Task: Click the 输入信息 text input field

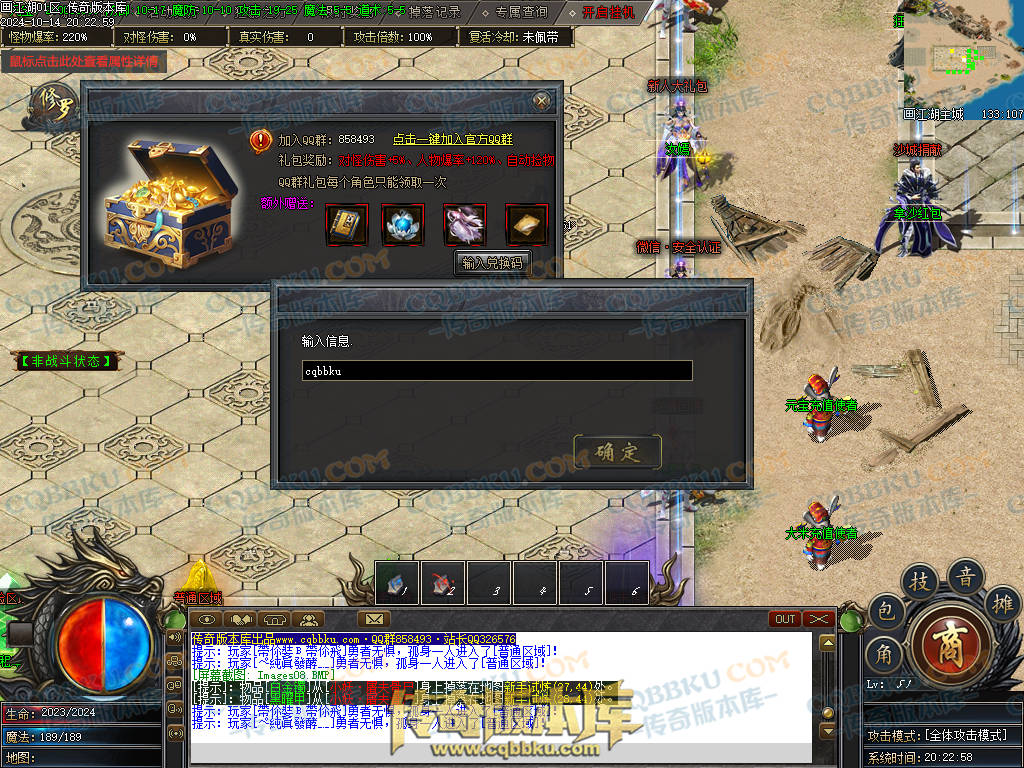Action: pyautogui.click(x=497, y=371)
